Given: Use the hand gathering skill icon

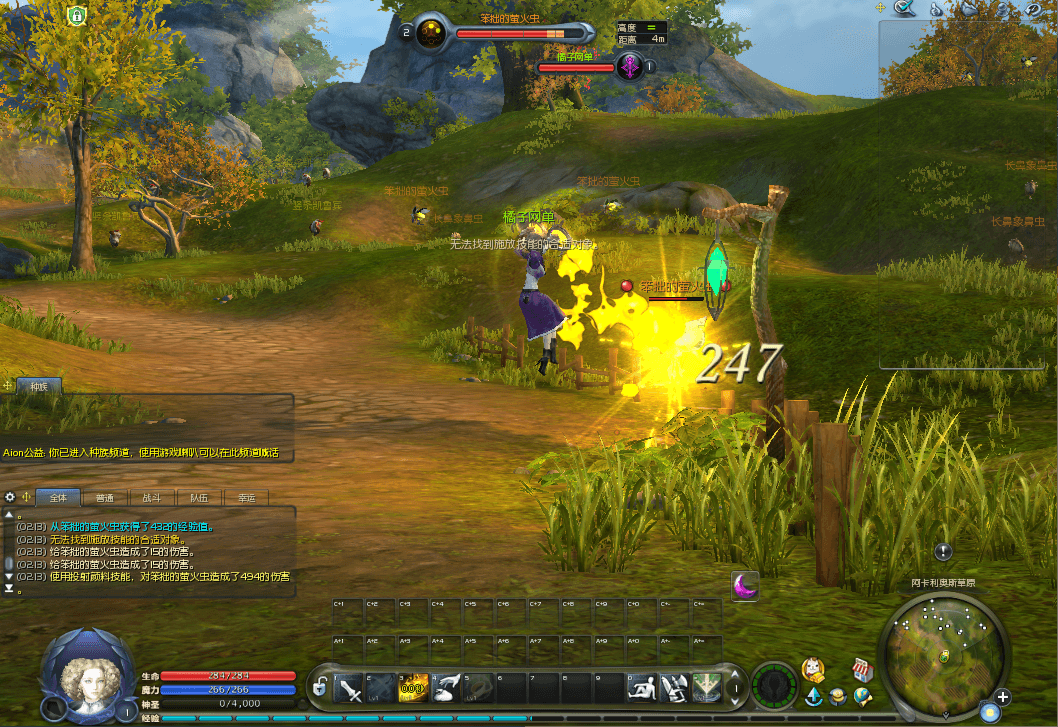Looking at the screenshot, I should pos(447,687).
